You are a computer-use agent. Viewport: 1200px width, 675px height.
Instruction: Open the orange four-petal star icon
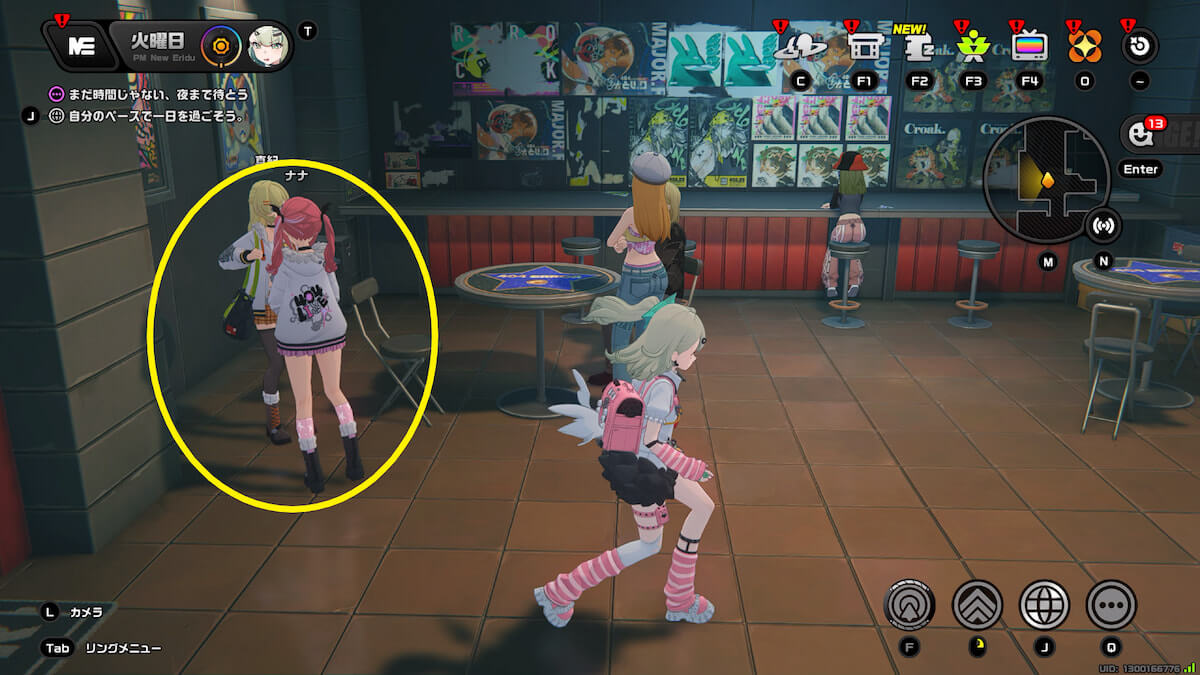point(1084,45)
